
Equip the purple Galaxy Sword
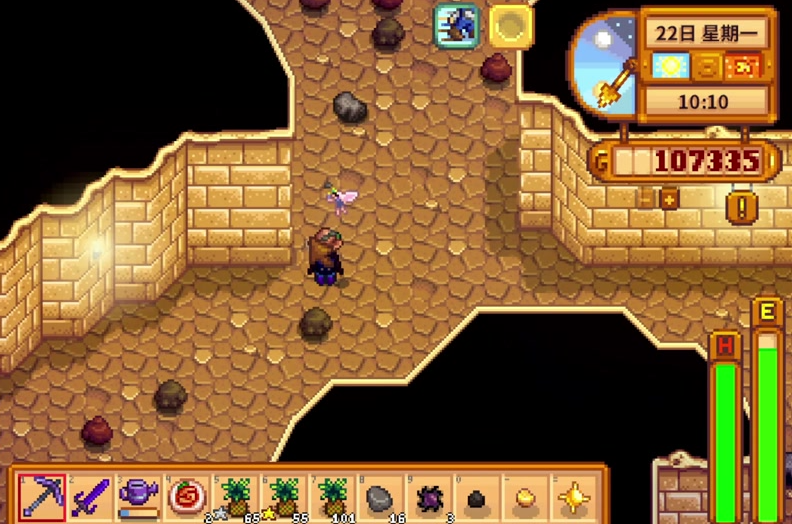tap(91, 495)
